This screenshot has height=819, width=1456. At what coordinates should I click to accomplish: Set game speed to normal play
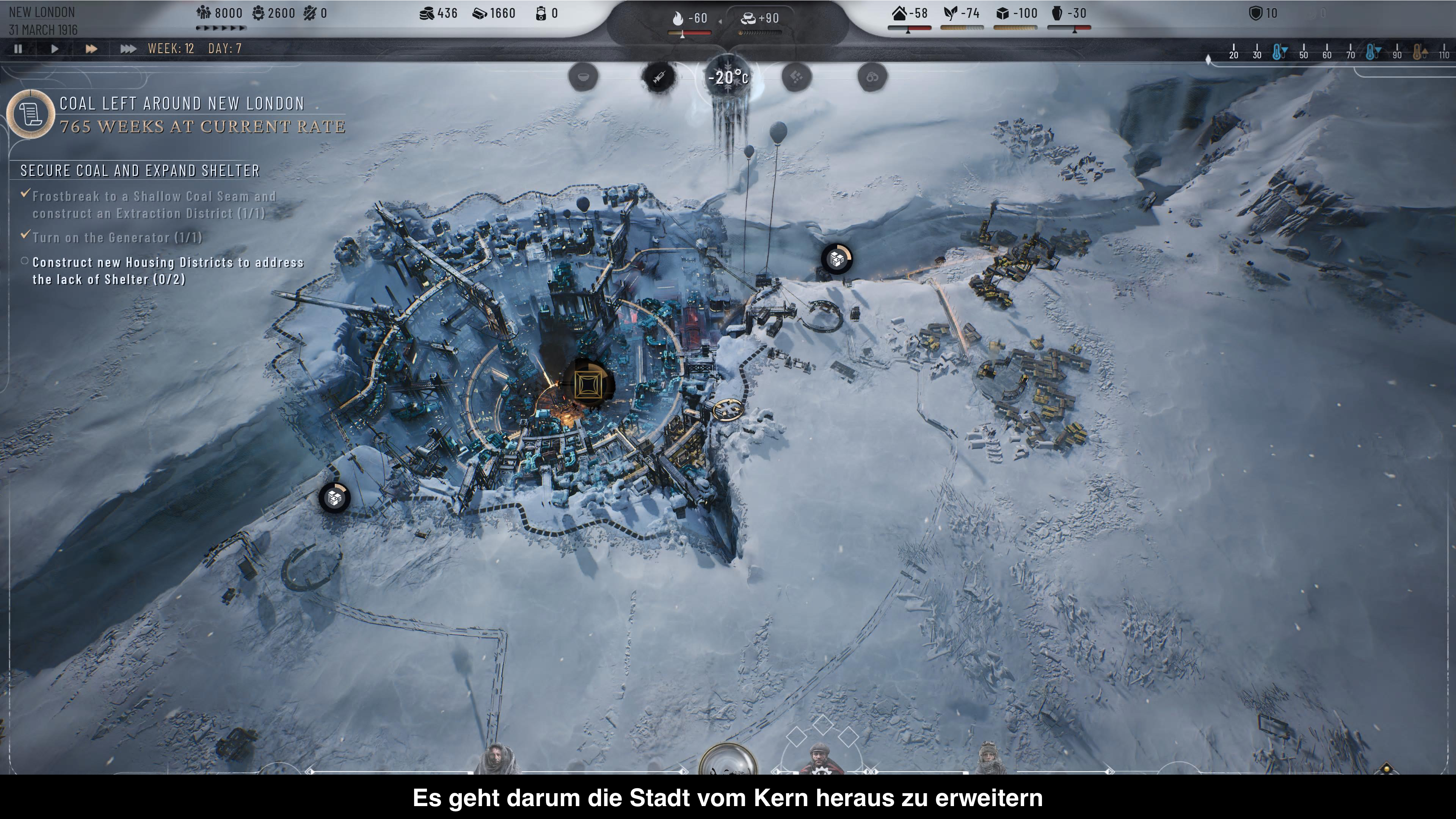tap(55, 49)
